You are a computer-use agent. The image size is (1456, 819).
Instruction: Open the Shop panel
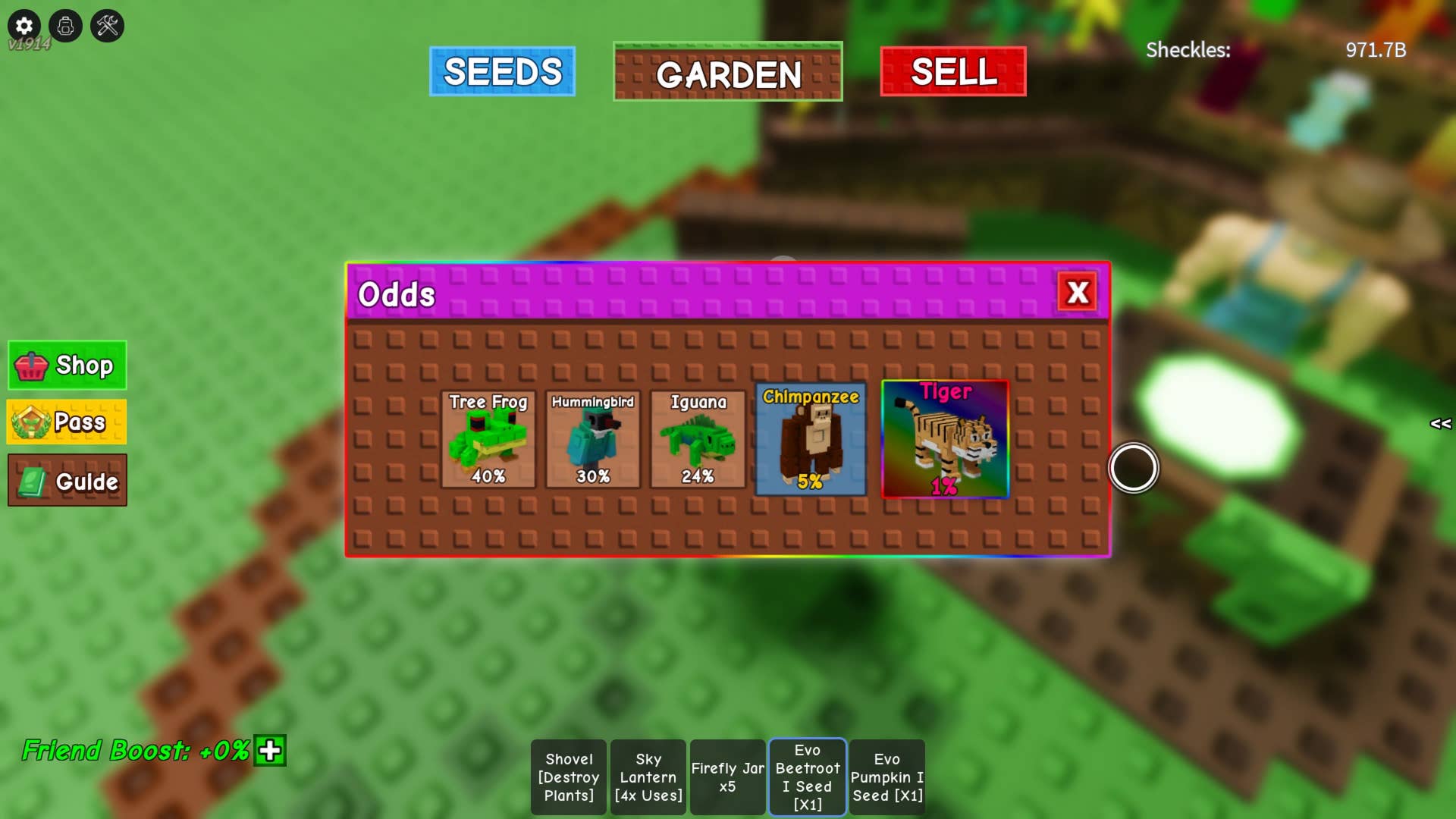tap(67, 366)
